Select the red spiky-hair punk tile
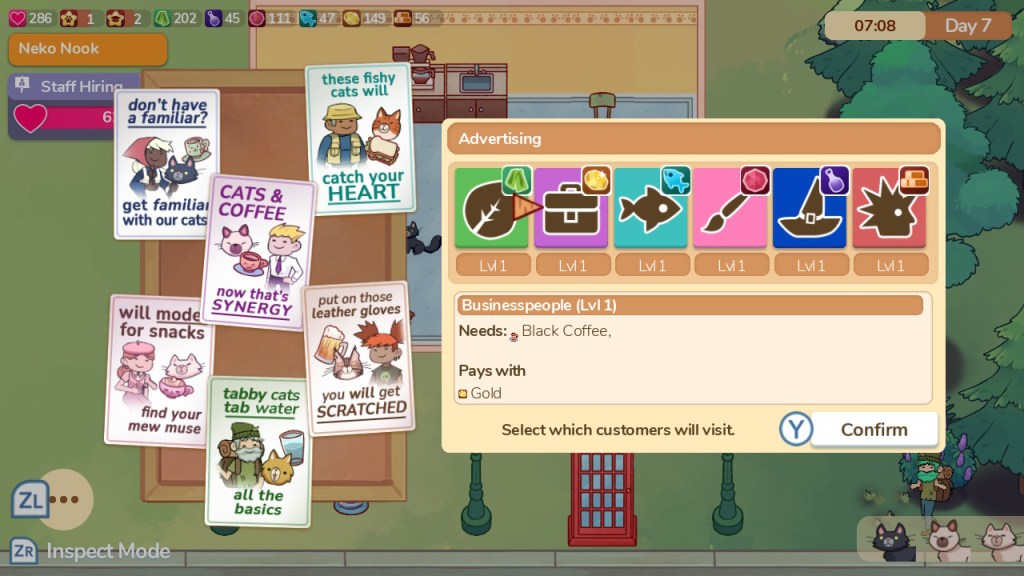 click(889, 209)
